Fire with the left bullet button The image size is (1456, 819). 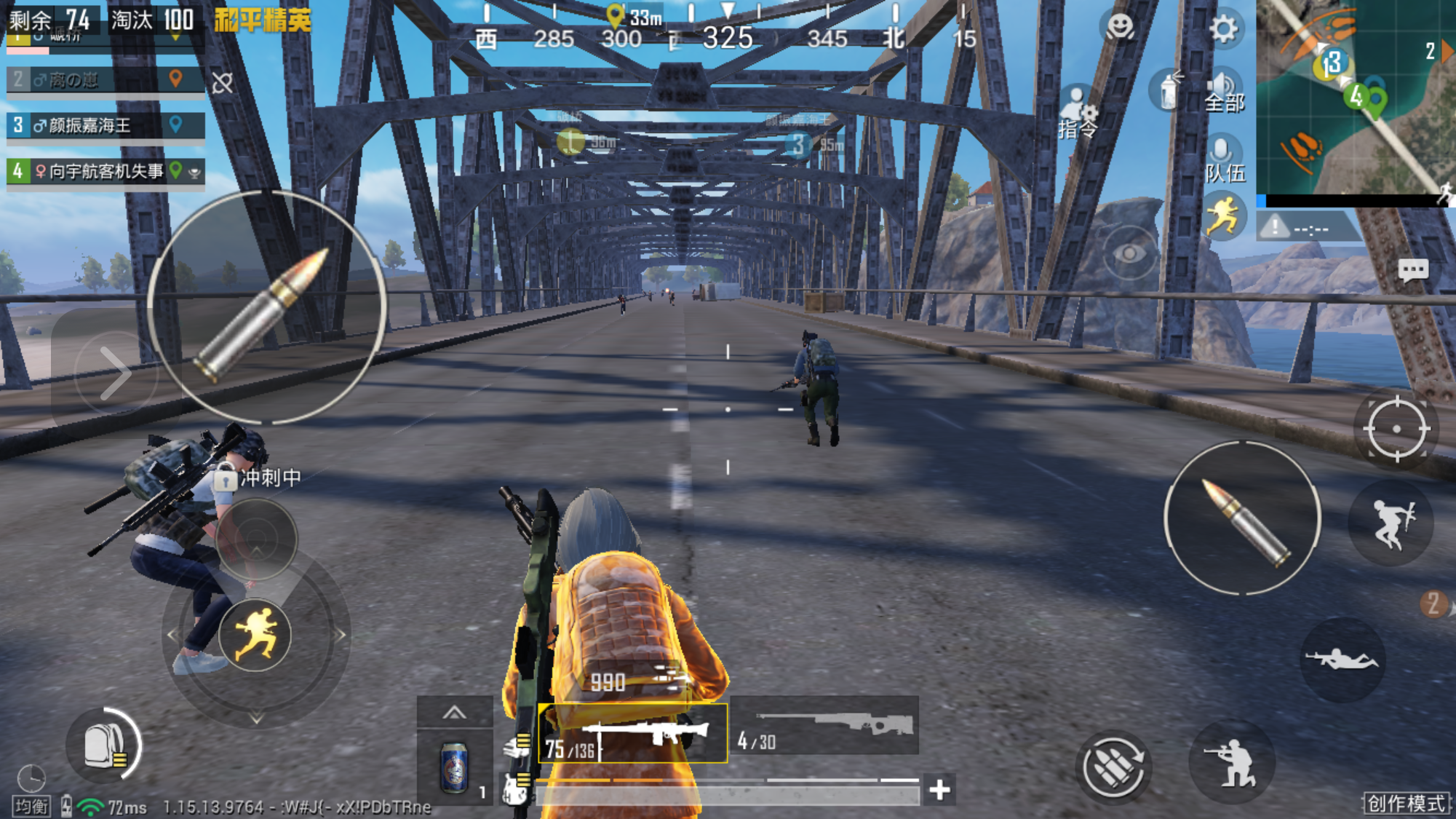coord(266,308)
